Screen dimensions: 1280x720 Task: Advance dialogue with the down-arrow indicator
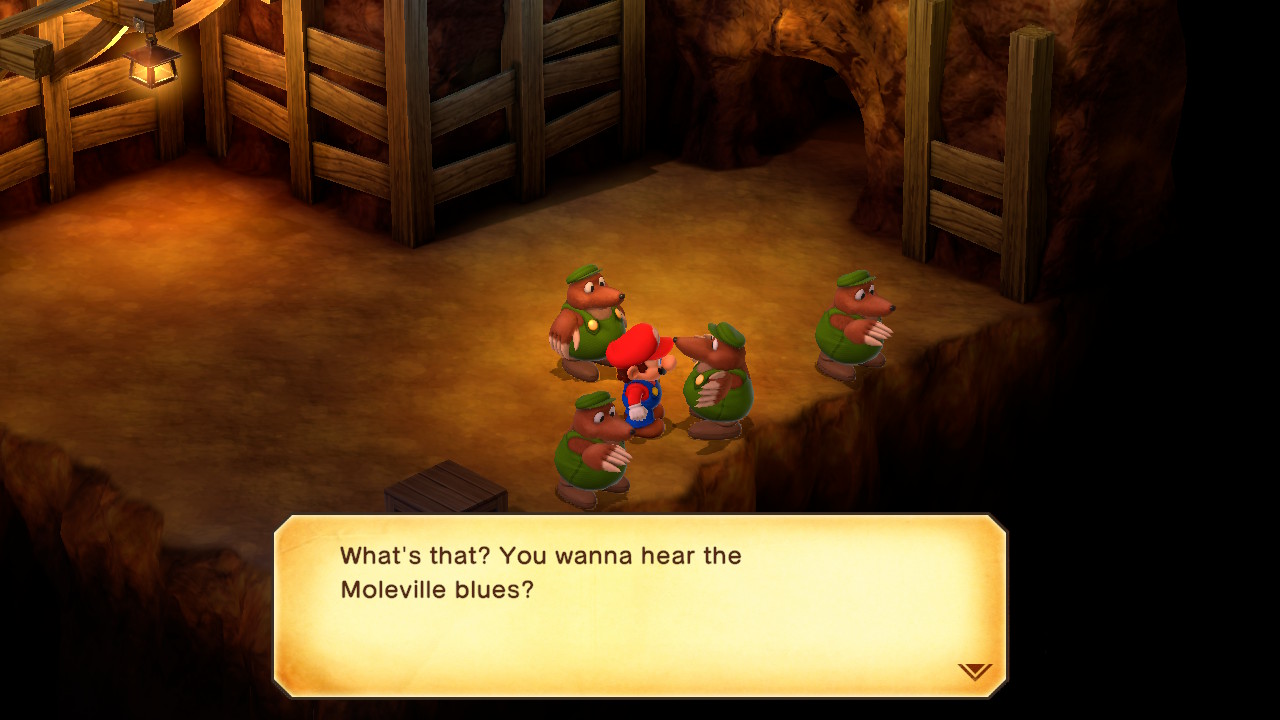(x=974, y=671)
